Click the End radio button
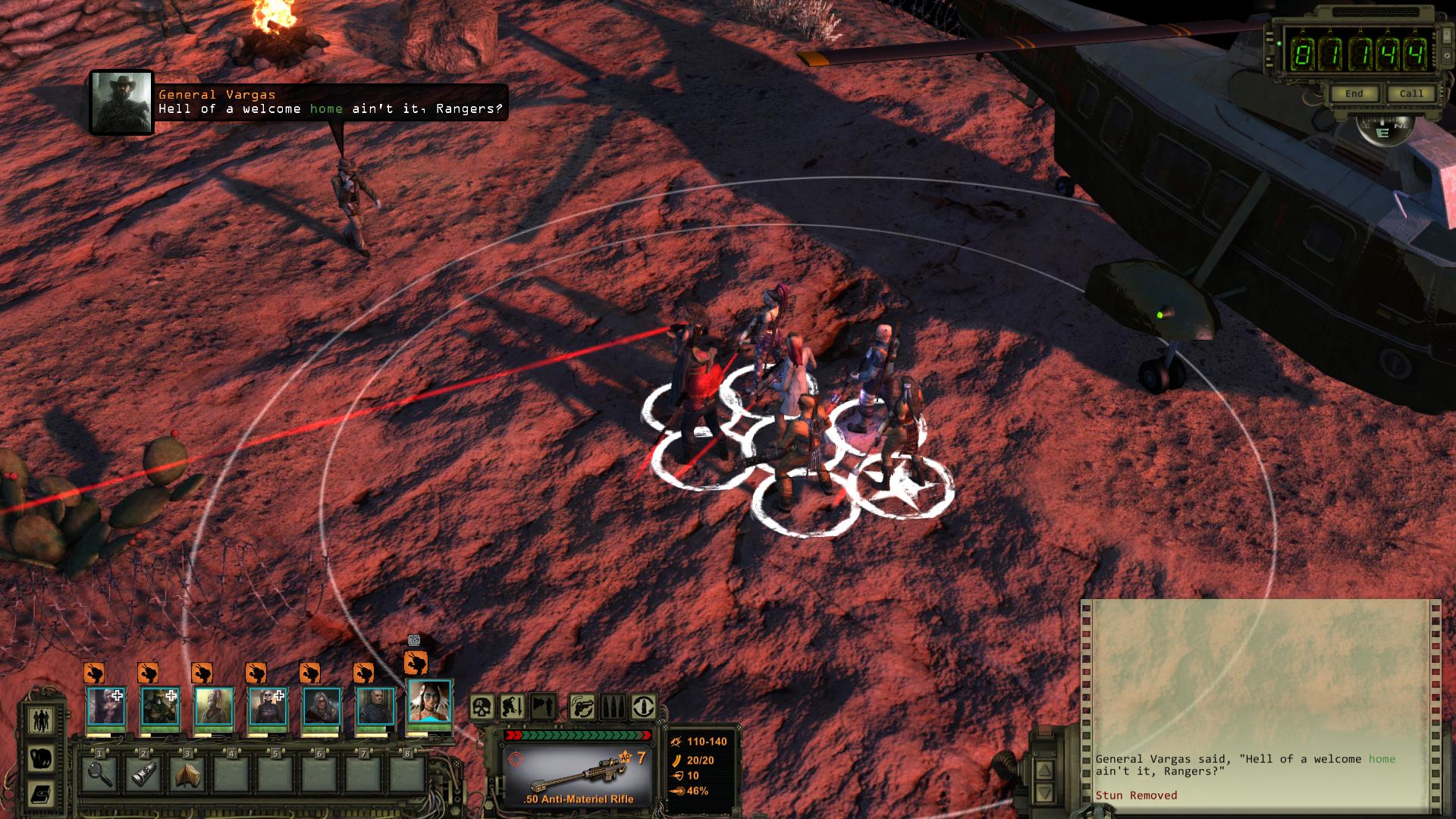Screen dimensions: 1456x819 (1354, 93)
